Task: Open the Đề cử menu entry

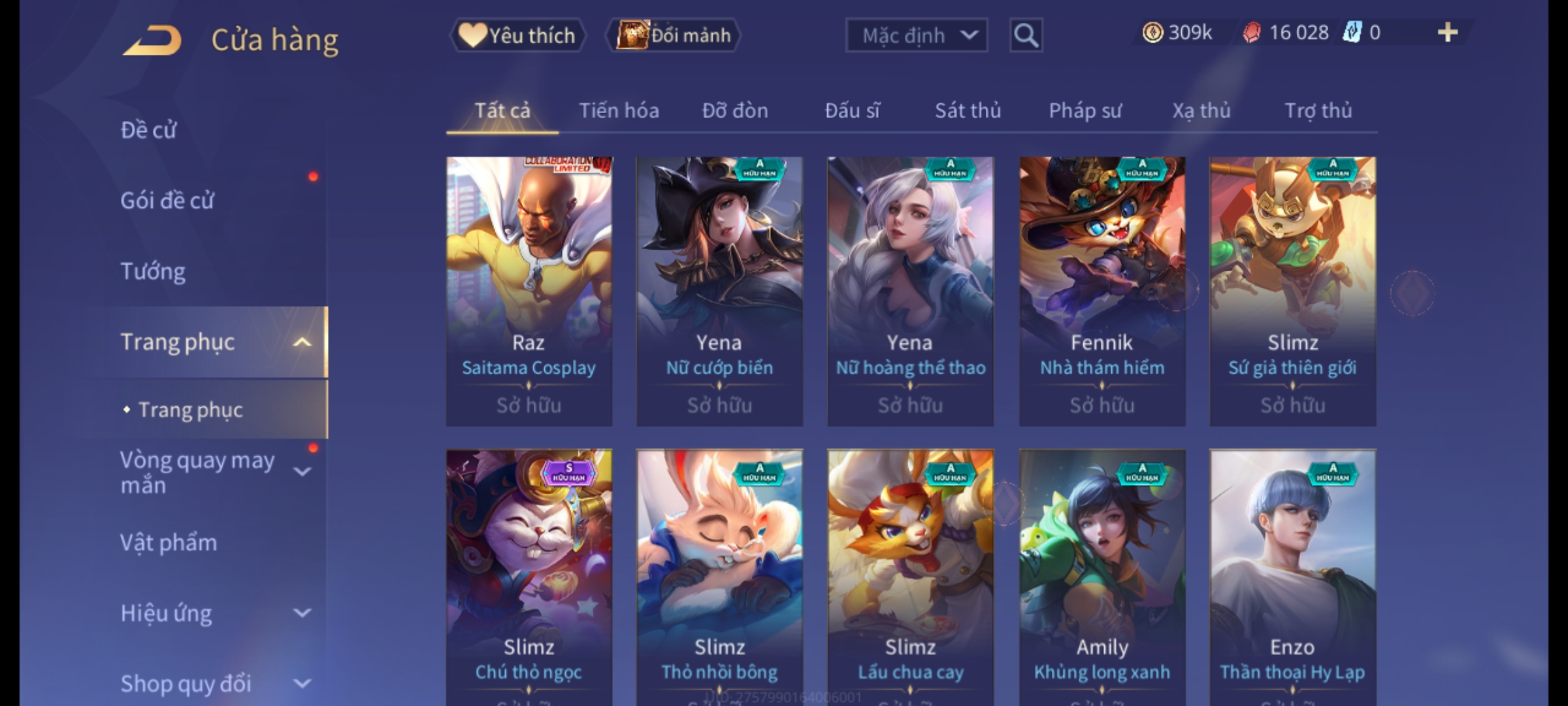Action: [x=149, y=130]
